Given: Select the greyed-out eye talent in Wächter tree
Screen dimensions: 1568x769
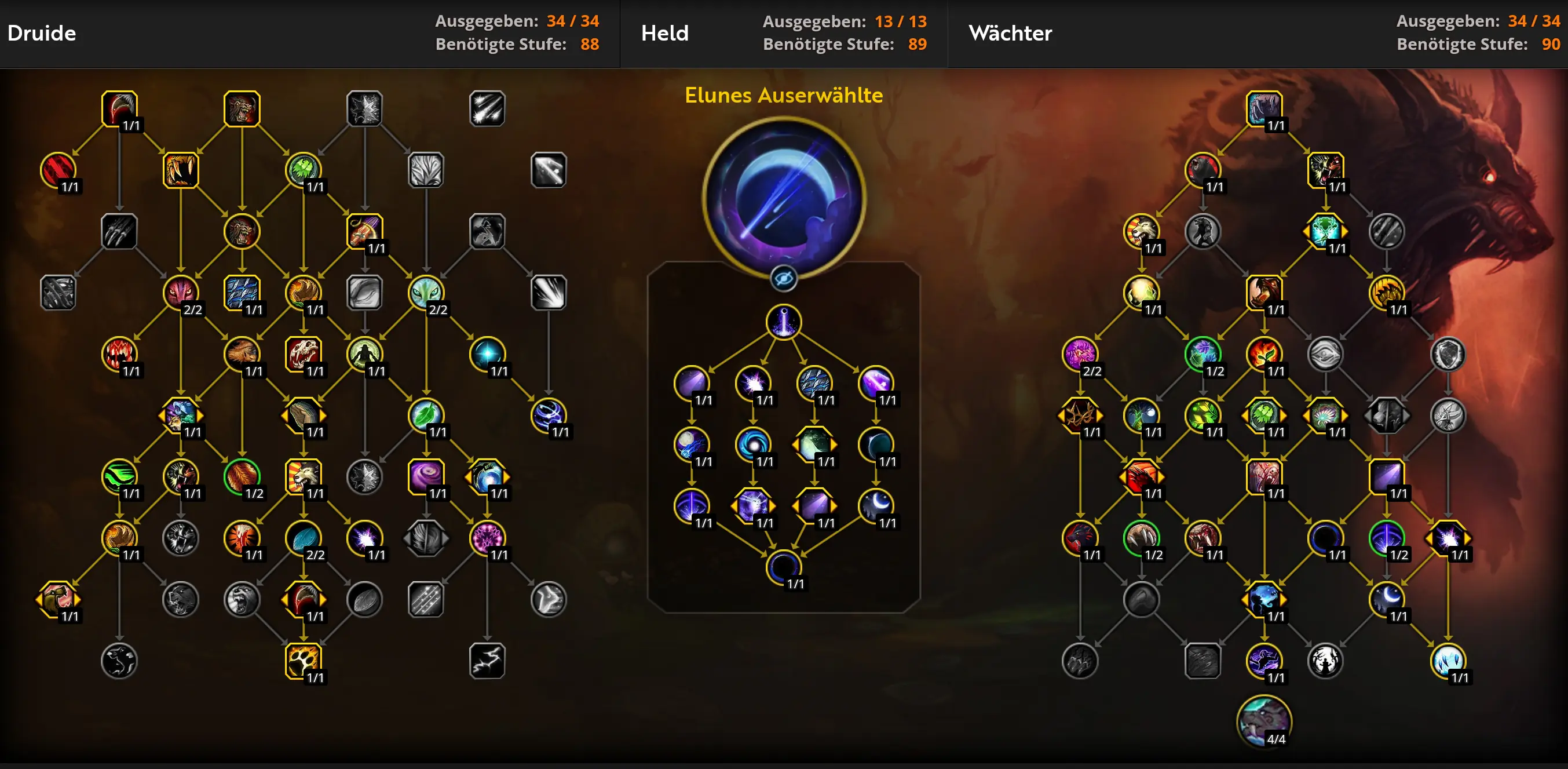Looking at the screenshot, I should tap(1325, 353).
